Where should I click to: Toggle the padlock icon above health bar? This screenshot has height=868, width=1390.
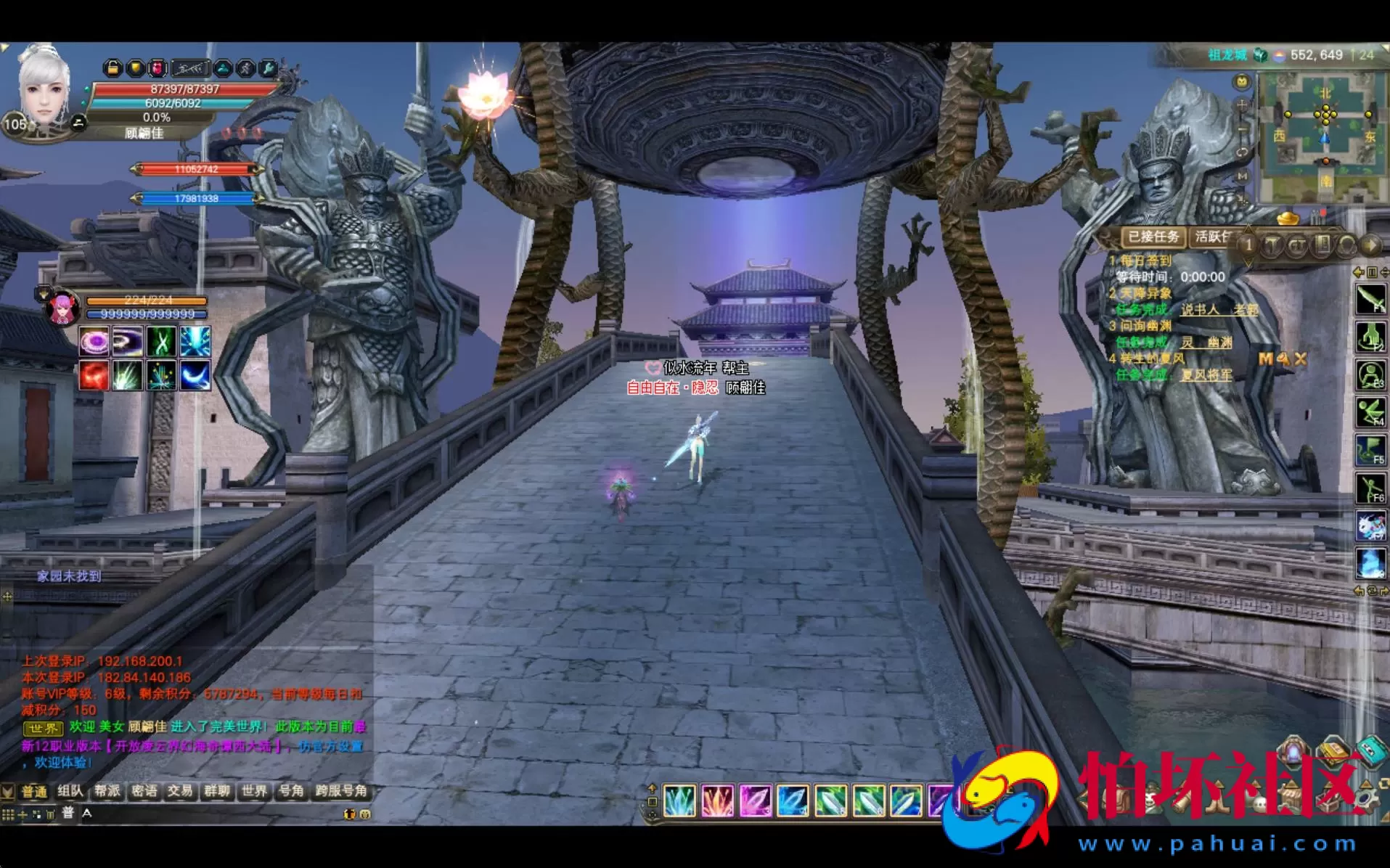click(x=113, y=68)
